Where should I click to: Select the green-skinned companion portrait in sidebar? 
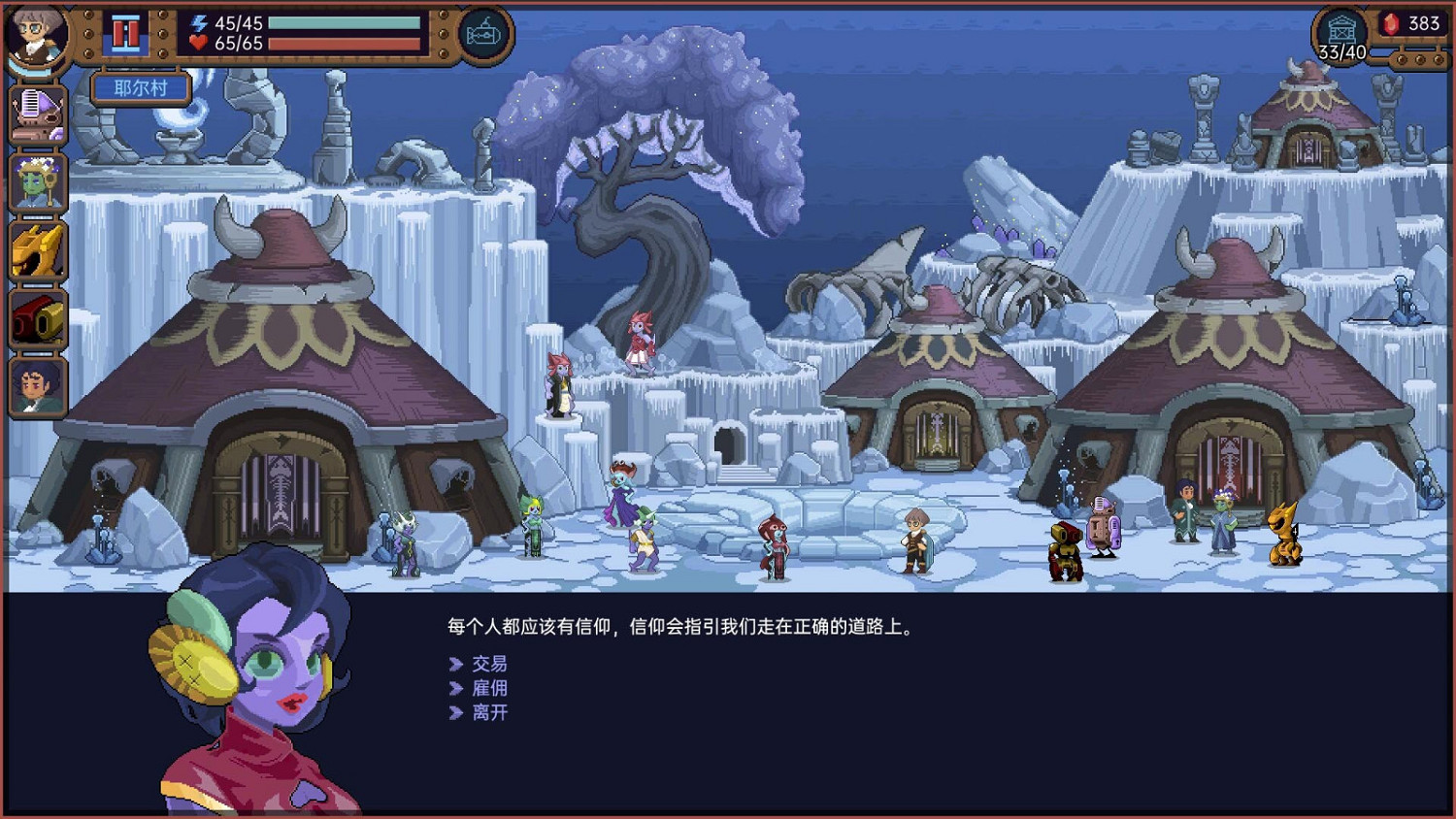pos(37,180)
